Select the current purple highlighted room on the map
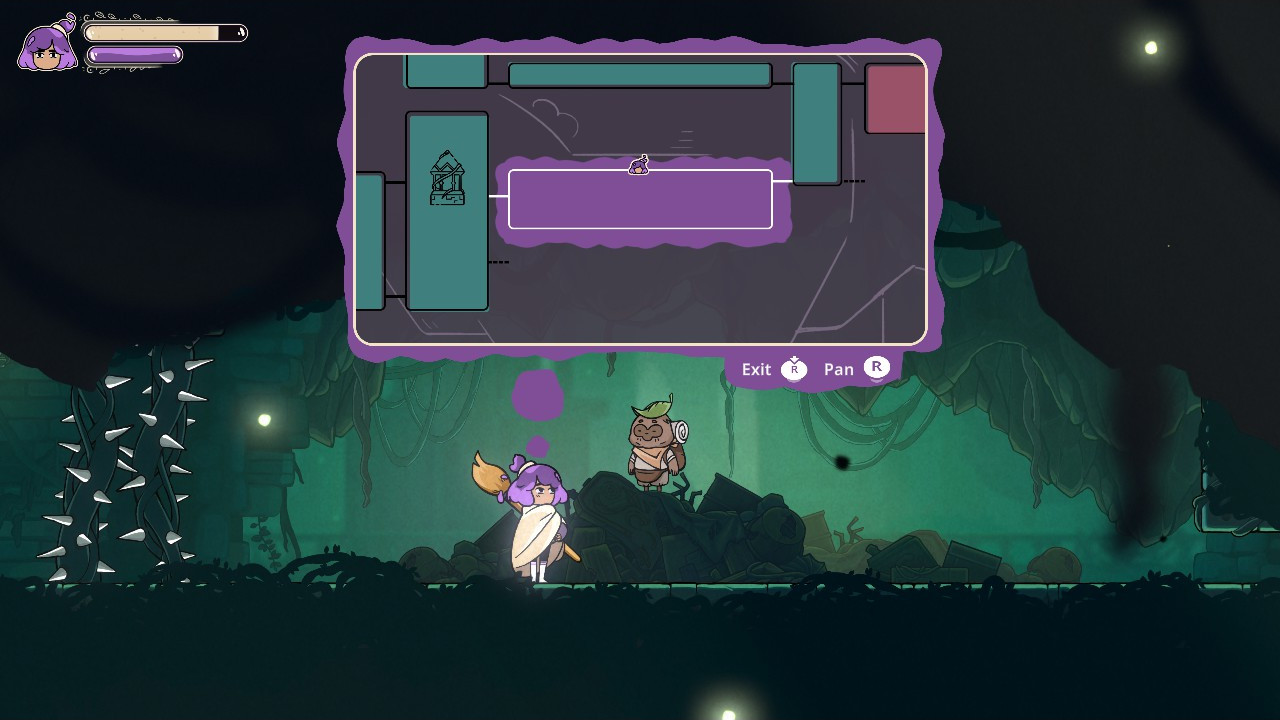 pos(640,199)
